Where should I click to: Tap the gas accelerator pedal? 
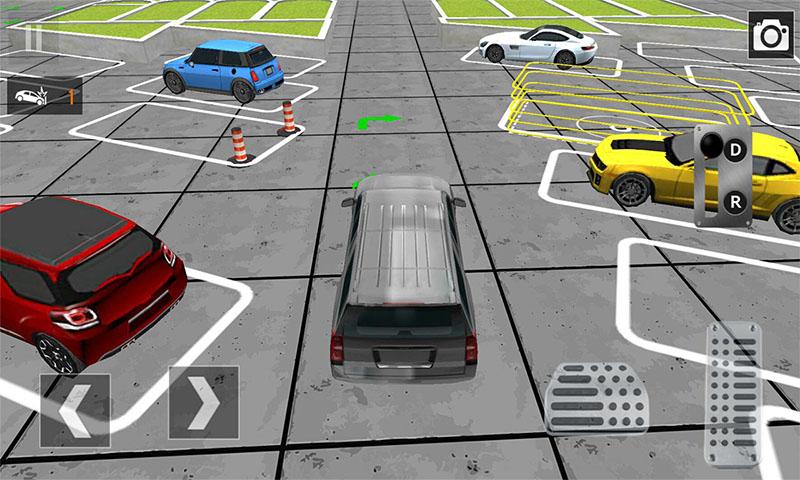[733, 392]
